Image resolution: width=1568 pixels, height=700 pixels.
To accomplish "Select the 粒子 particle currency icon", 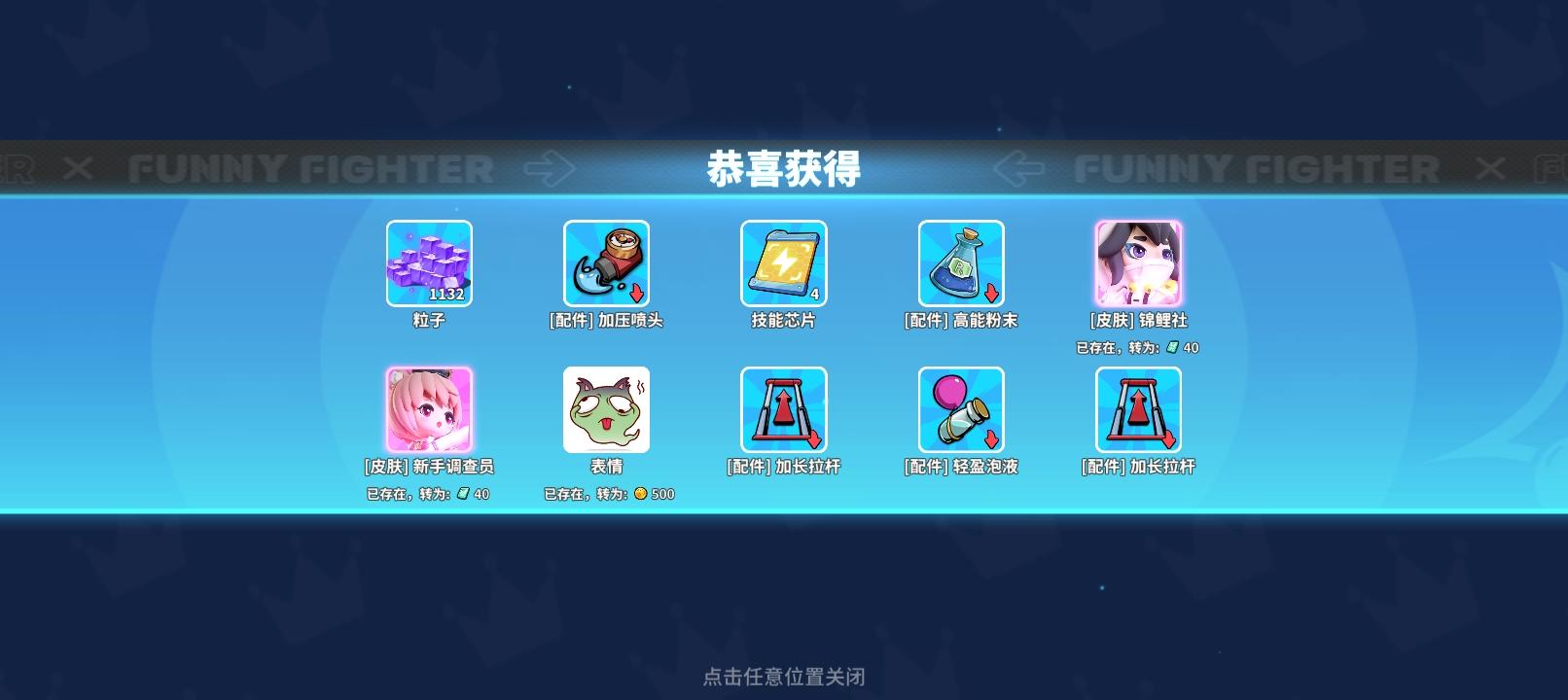I will click(x=429, y=262).
